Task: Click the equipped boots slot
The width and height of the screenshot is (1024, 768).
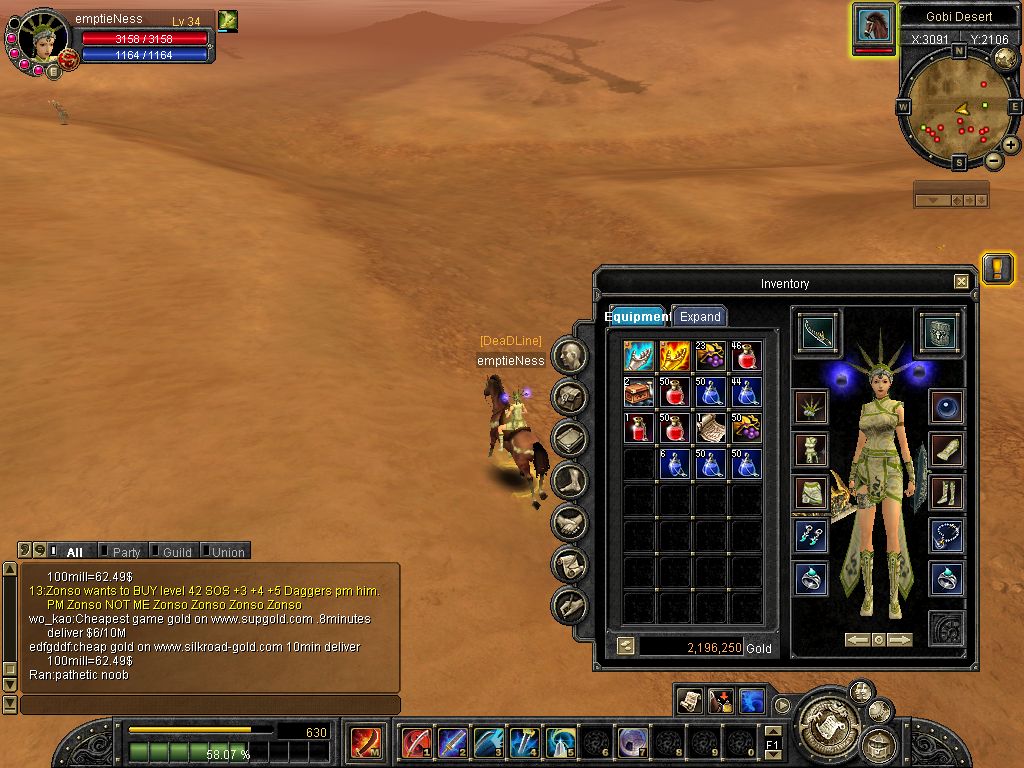Action: point(946,492)
